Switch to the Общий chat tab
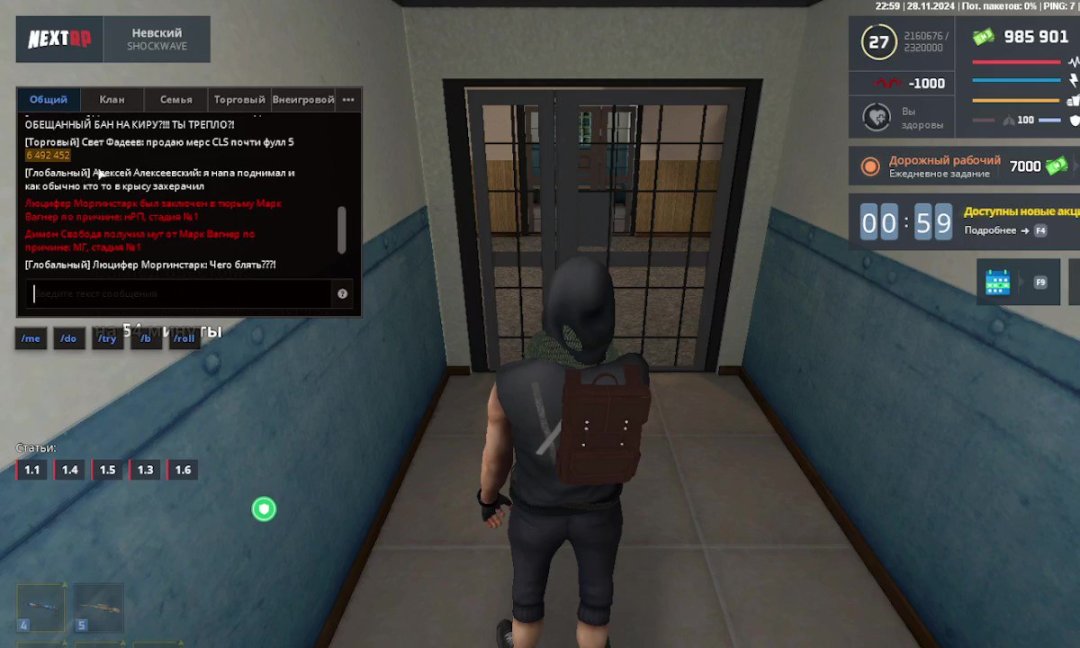 tap(48, 100)
